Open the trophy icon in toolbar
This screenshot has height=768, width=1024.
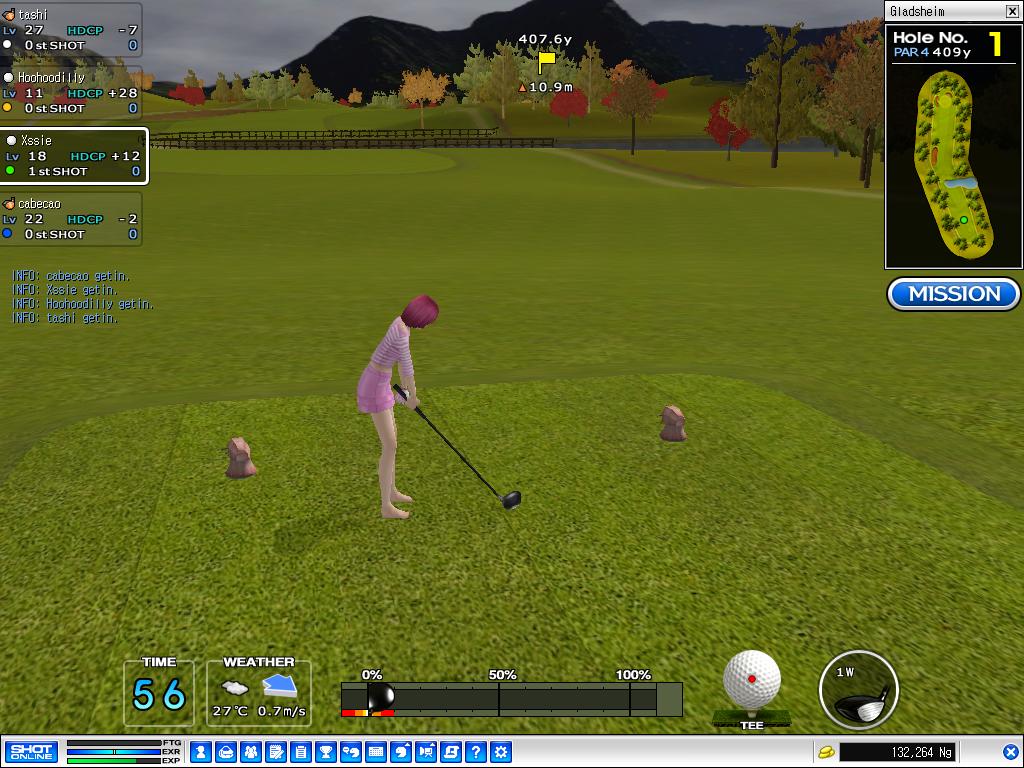coord(326,752)
